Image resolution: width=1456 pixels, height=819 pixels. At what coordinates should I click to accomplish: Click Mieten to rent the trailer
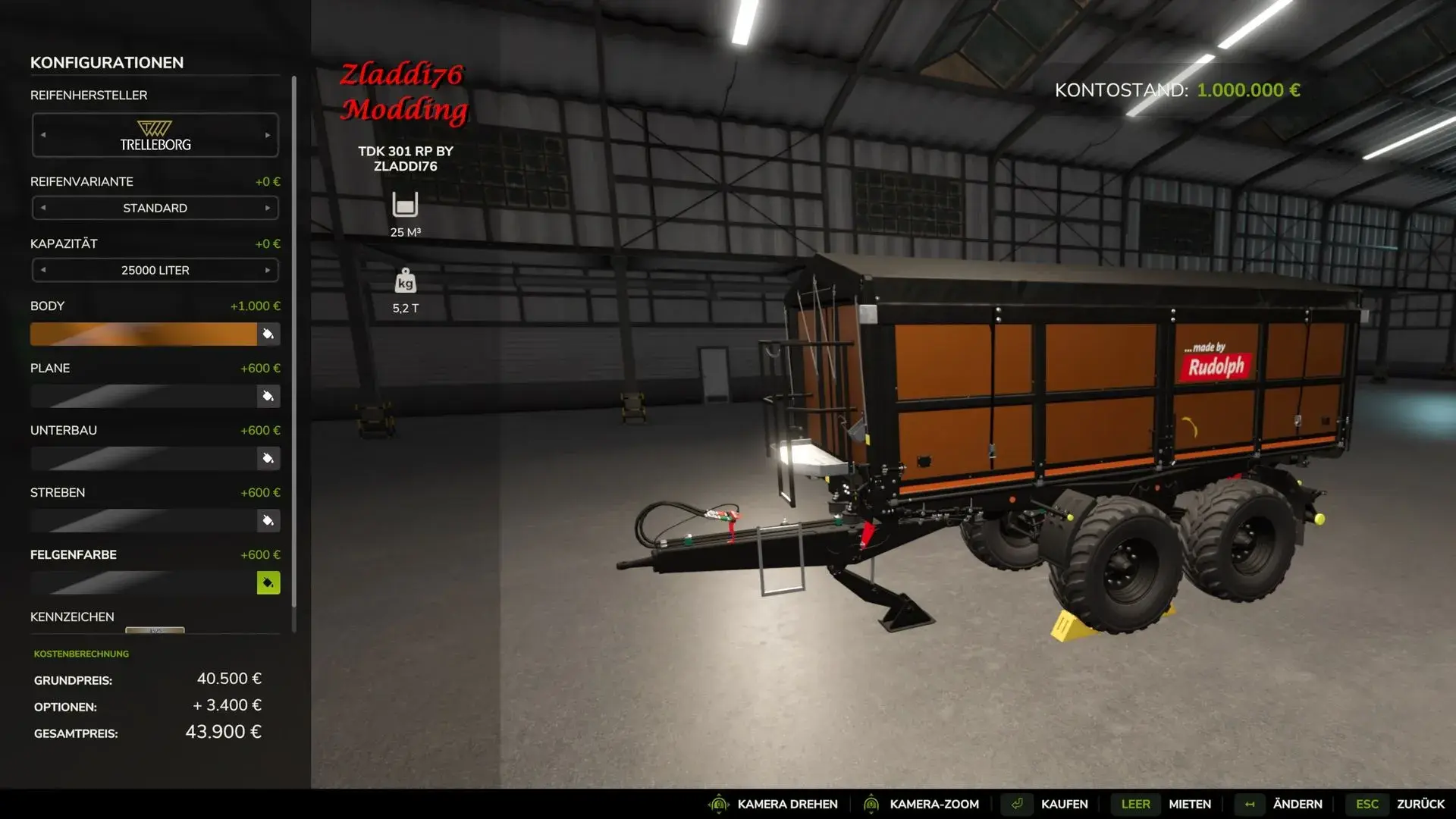(1189, 804)
